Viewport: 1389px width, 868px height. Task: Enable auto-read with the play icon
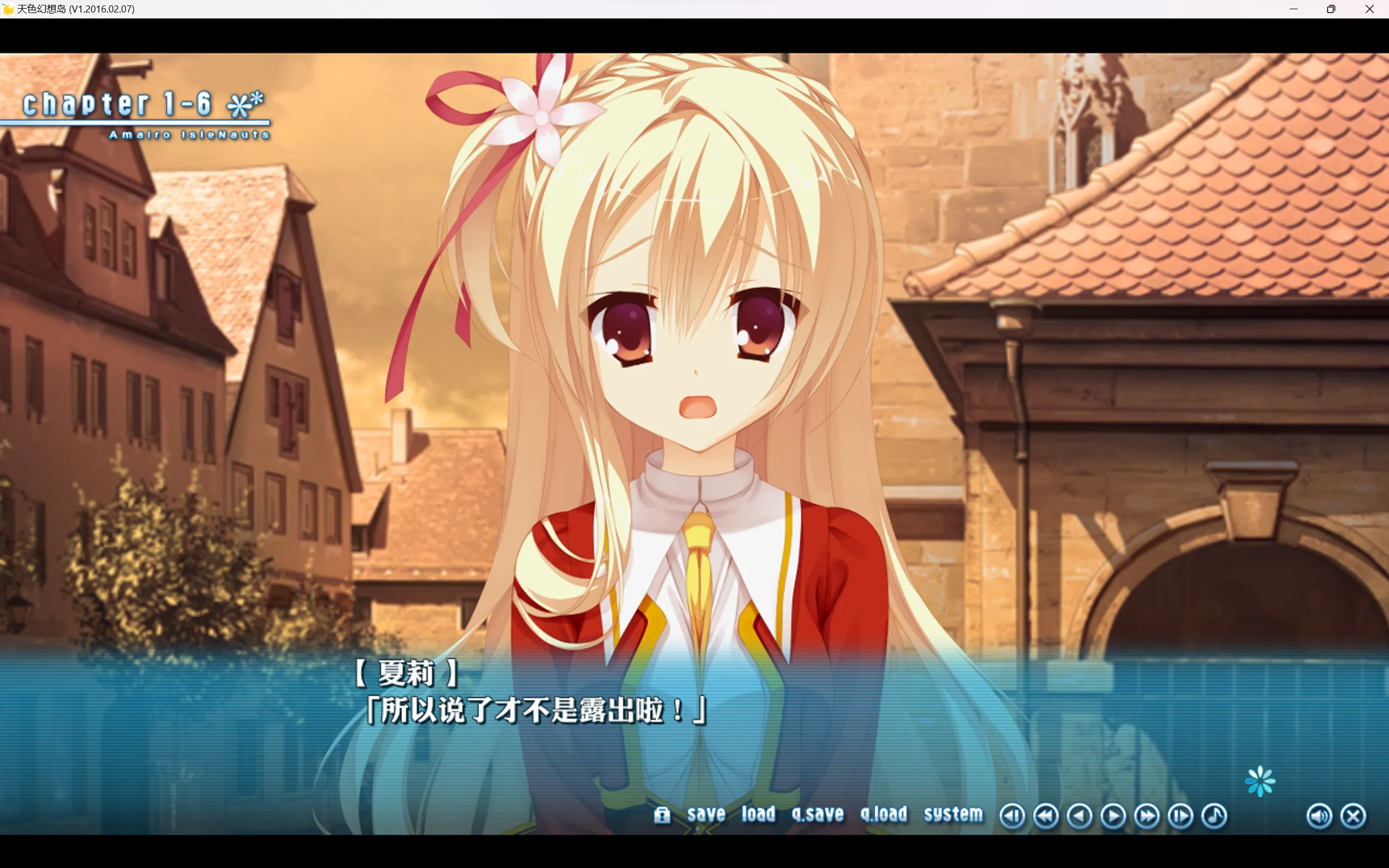1113,815
